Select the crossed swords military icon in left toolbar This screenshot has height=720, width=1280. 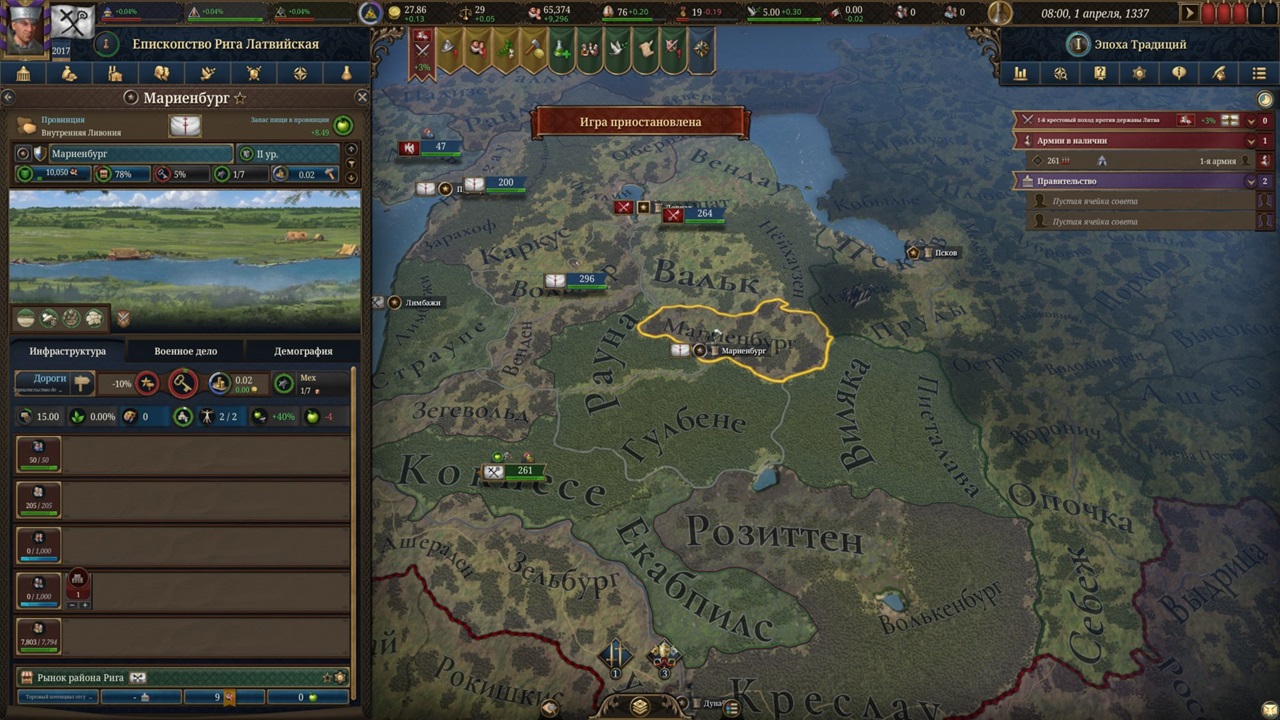[252, 73]
